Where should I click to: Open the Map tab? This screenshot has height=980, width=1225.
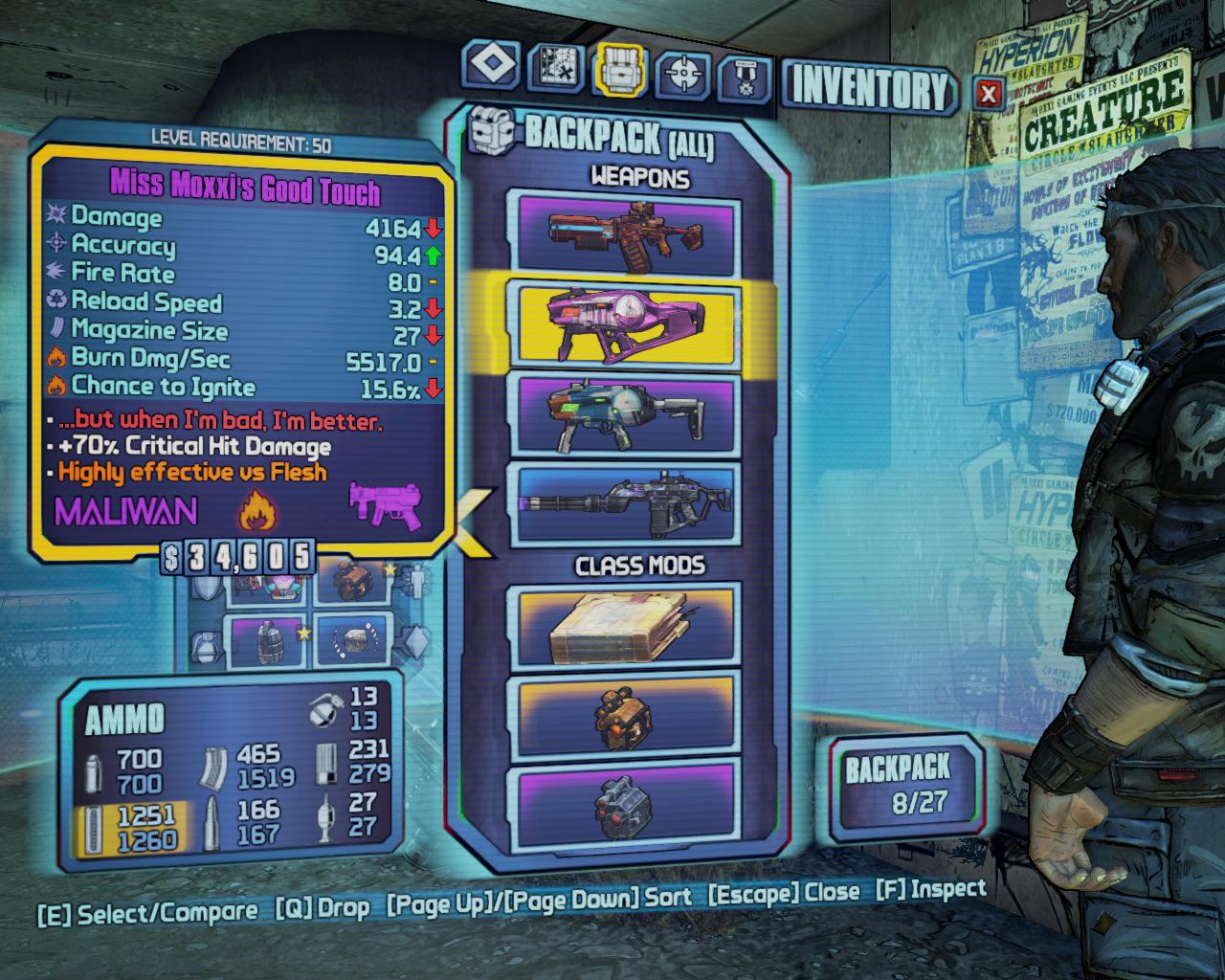click(x=557, y=70)
